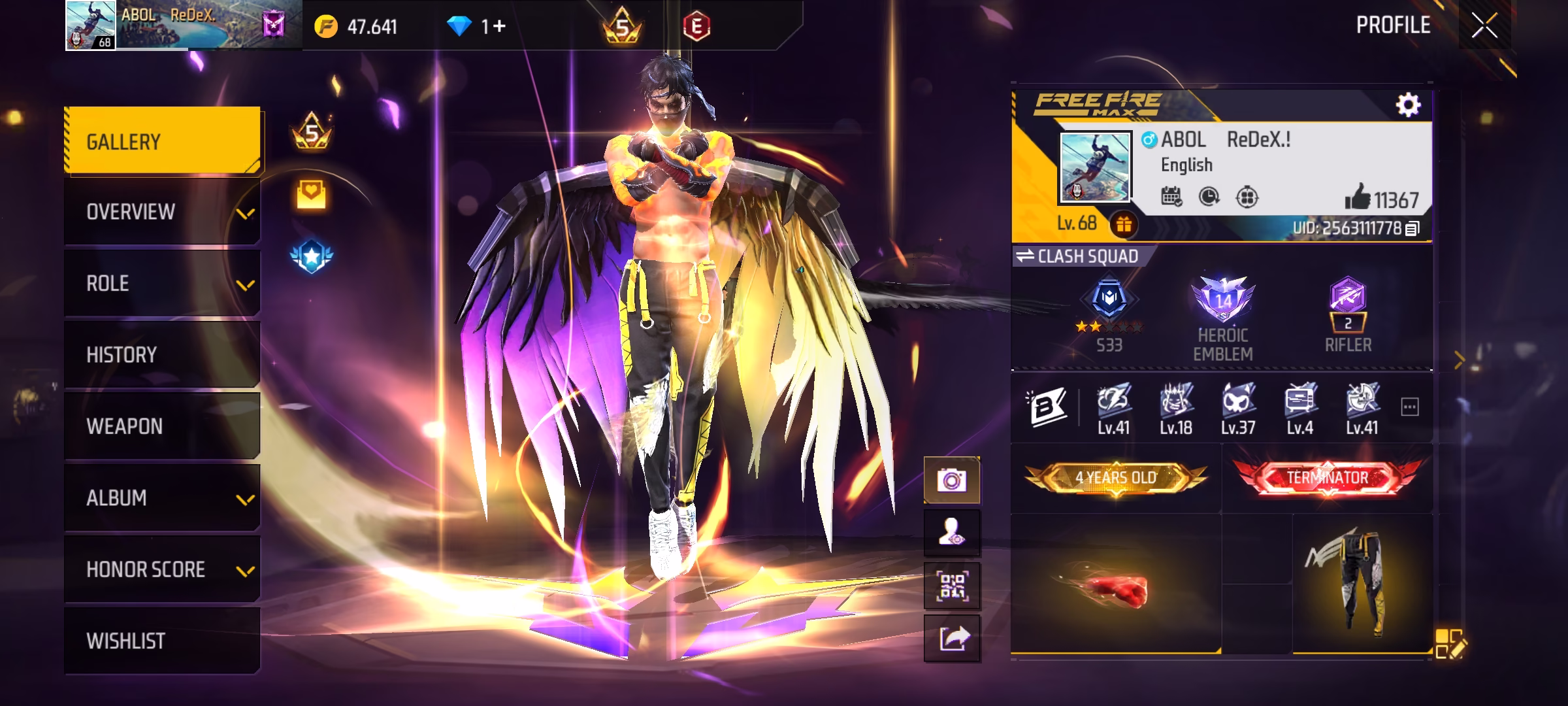Select the Gallery tab

coord(162,141)
